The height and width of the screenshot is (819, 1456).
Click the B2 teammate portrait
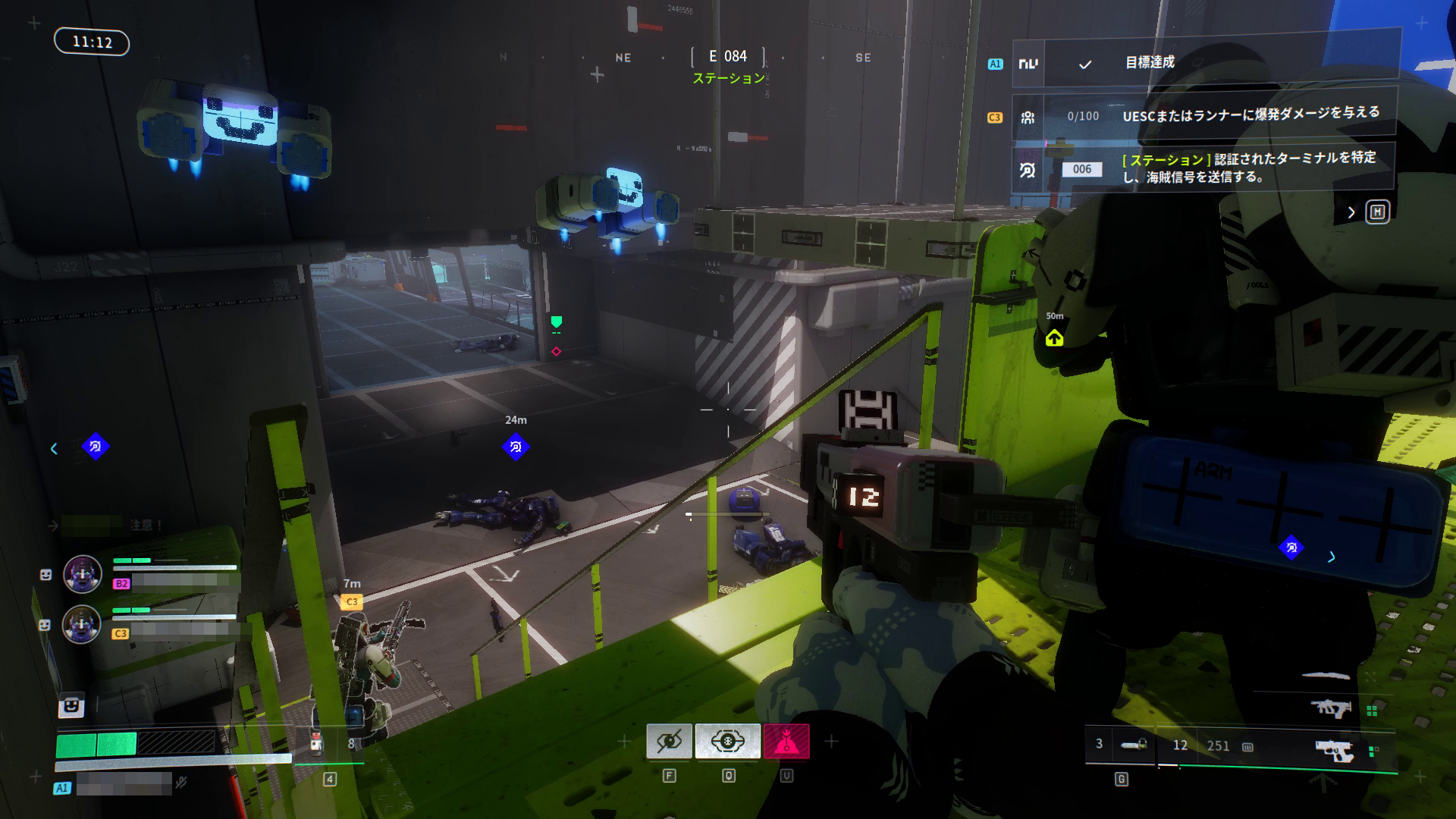82,574
